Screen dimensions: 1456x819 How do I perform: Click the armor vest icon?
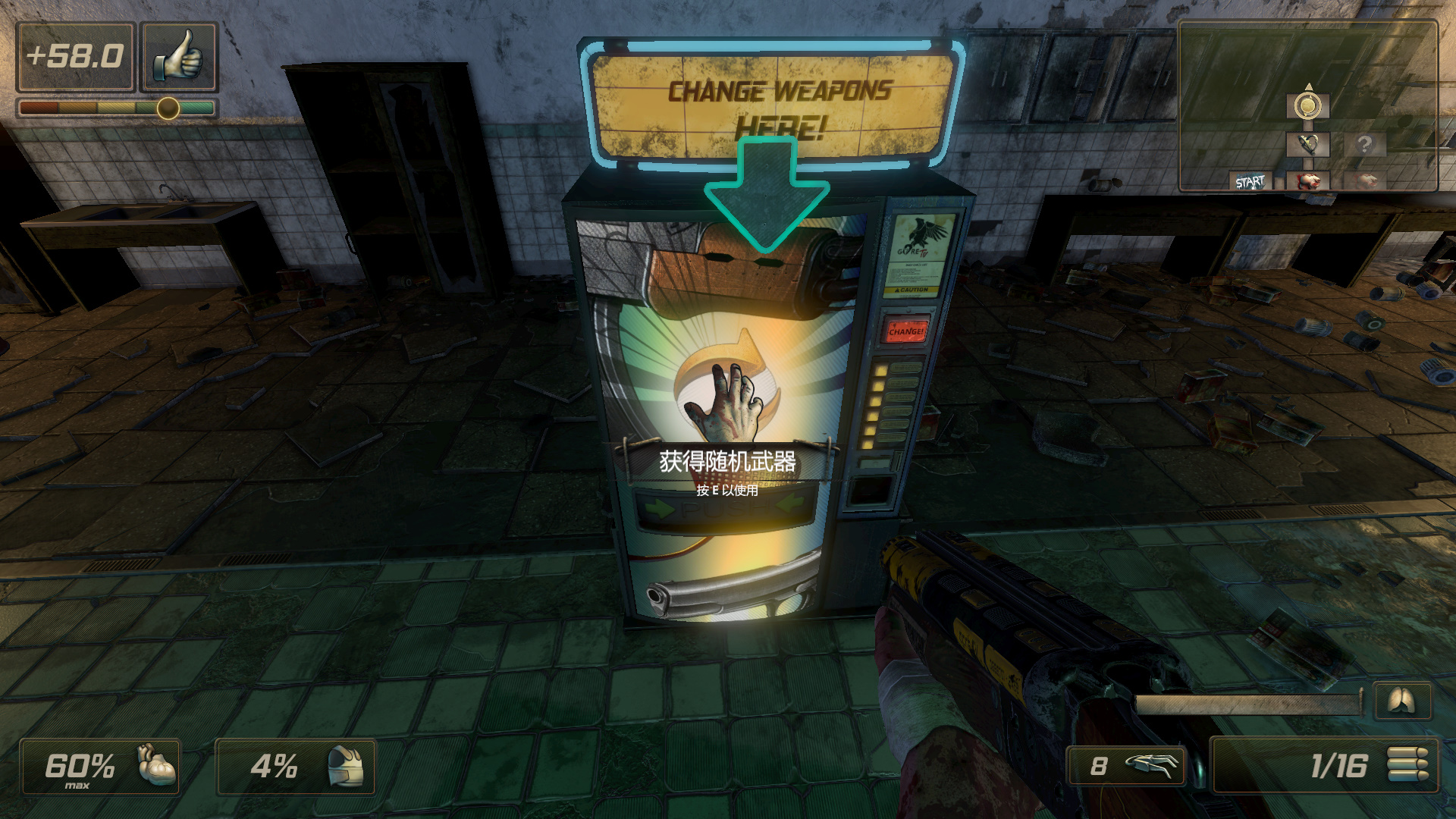pyautogui.click(x=345, y=766)
